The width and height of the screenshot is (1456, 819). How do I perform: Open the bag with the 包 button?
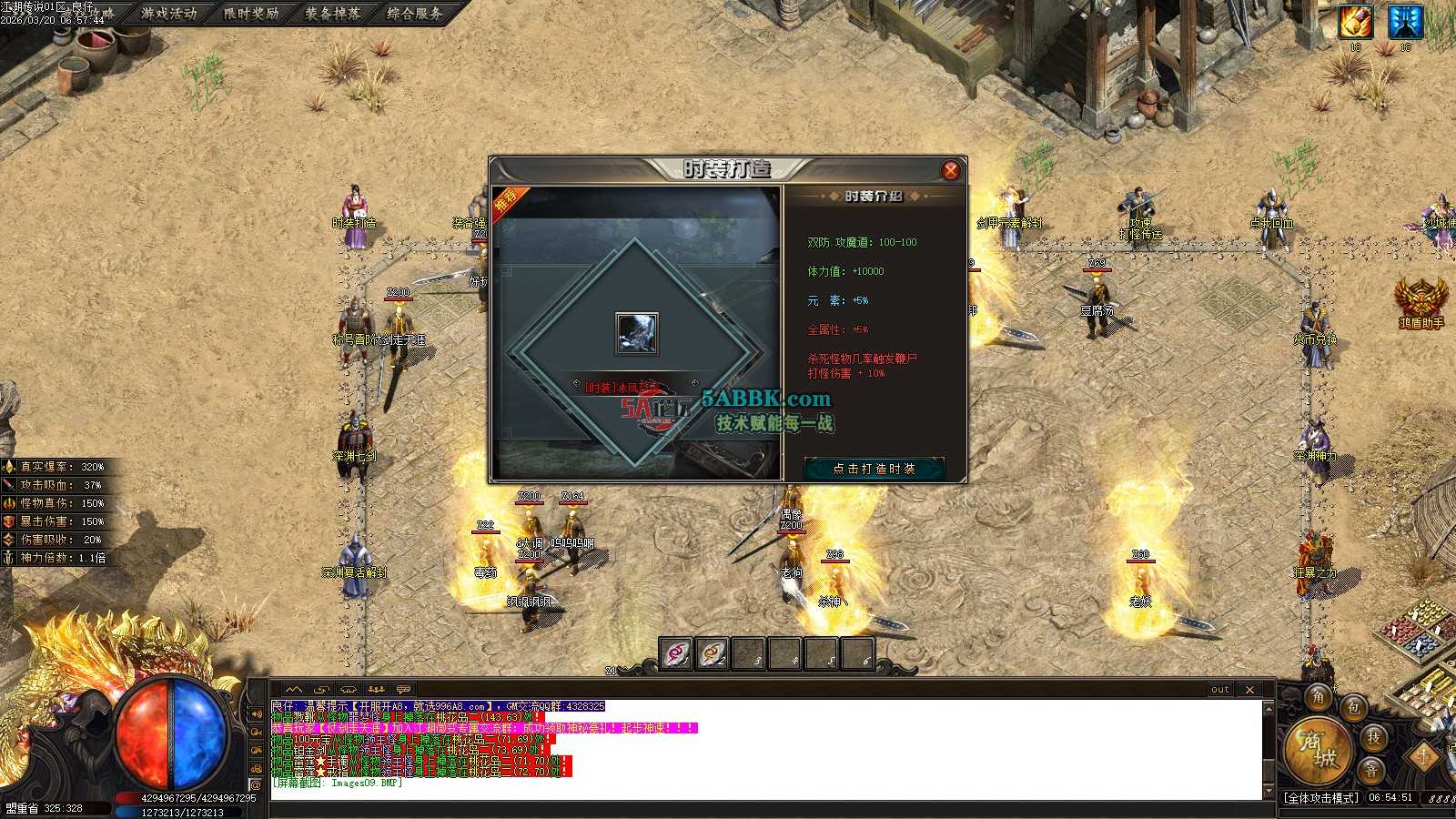(x=1354, y=707)
